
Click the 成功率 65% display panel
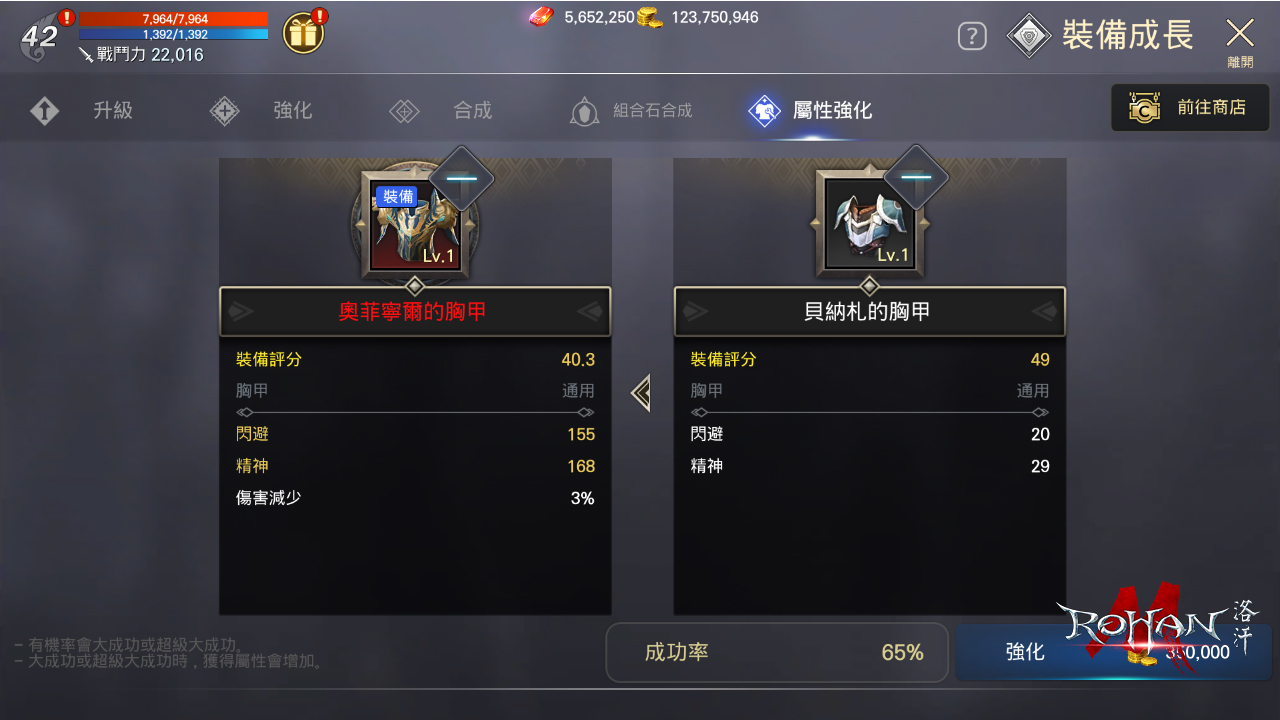point(776,652)
